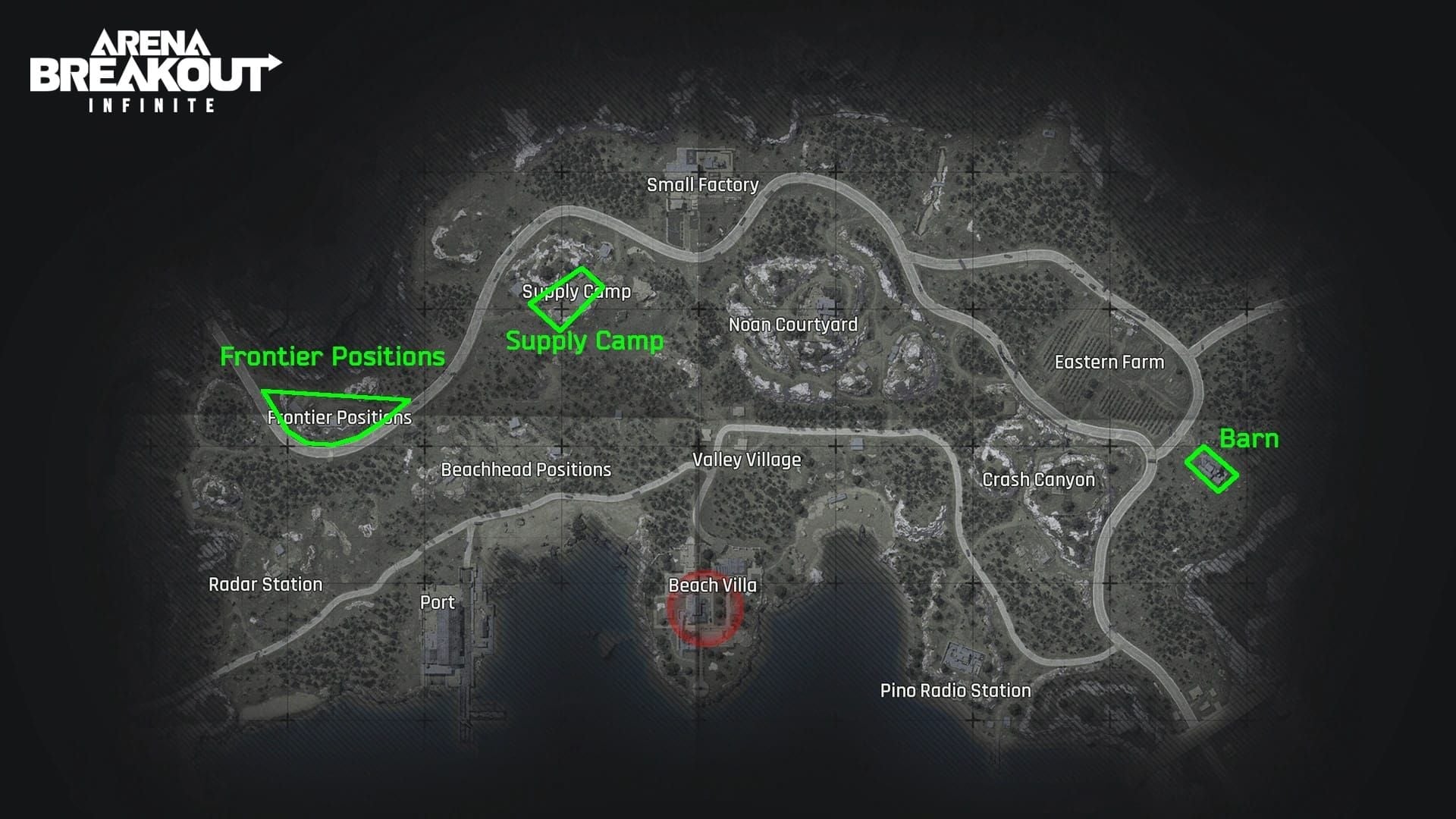Click the Crash Canyon location label
This screenshot has width=1456, height=819.
coord(1038,480)
